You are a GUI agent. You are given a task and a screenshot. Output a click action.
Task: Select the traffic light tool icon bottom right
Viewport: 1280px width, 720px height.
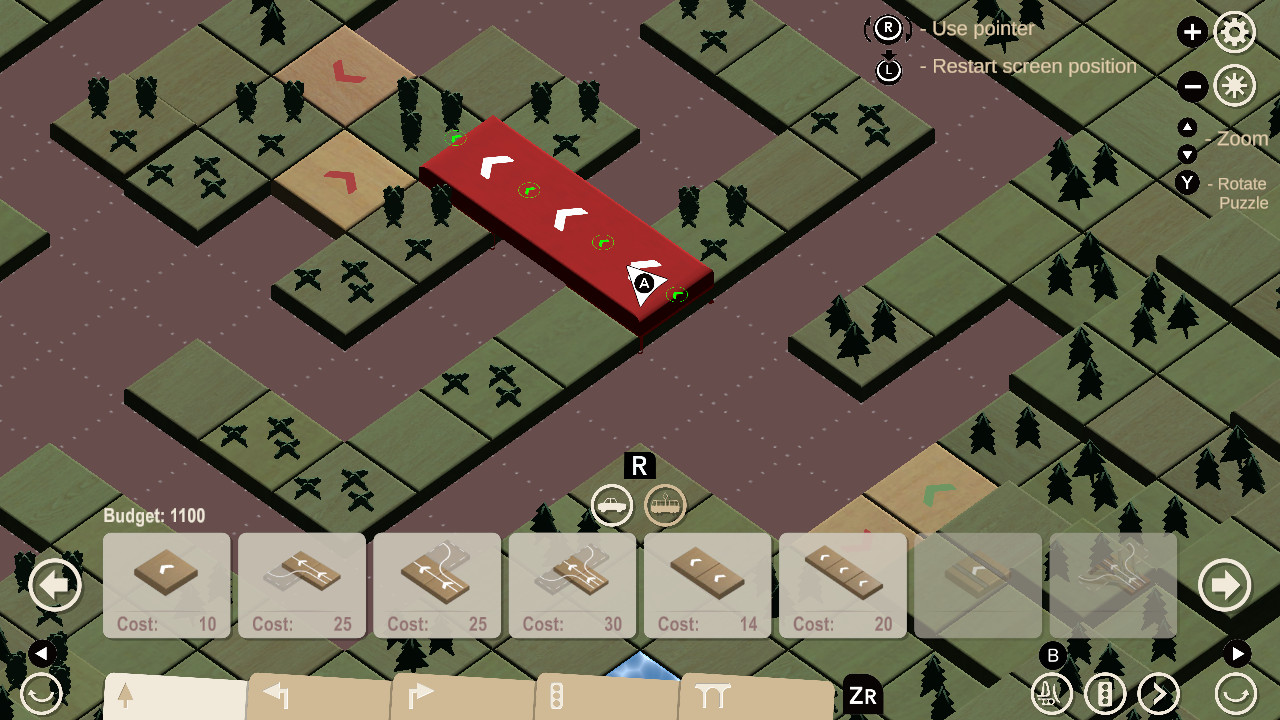[1104, 692]
